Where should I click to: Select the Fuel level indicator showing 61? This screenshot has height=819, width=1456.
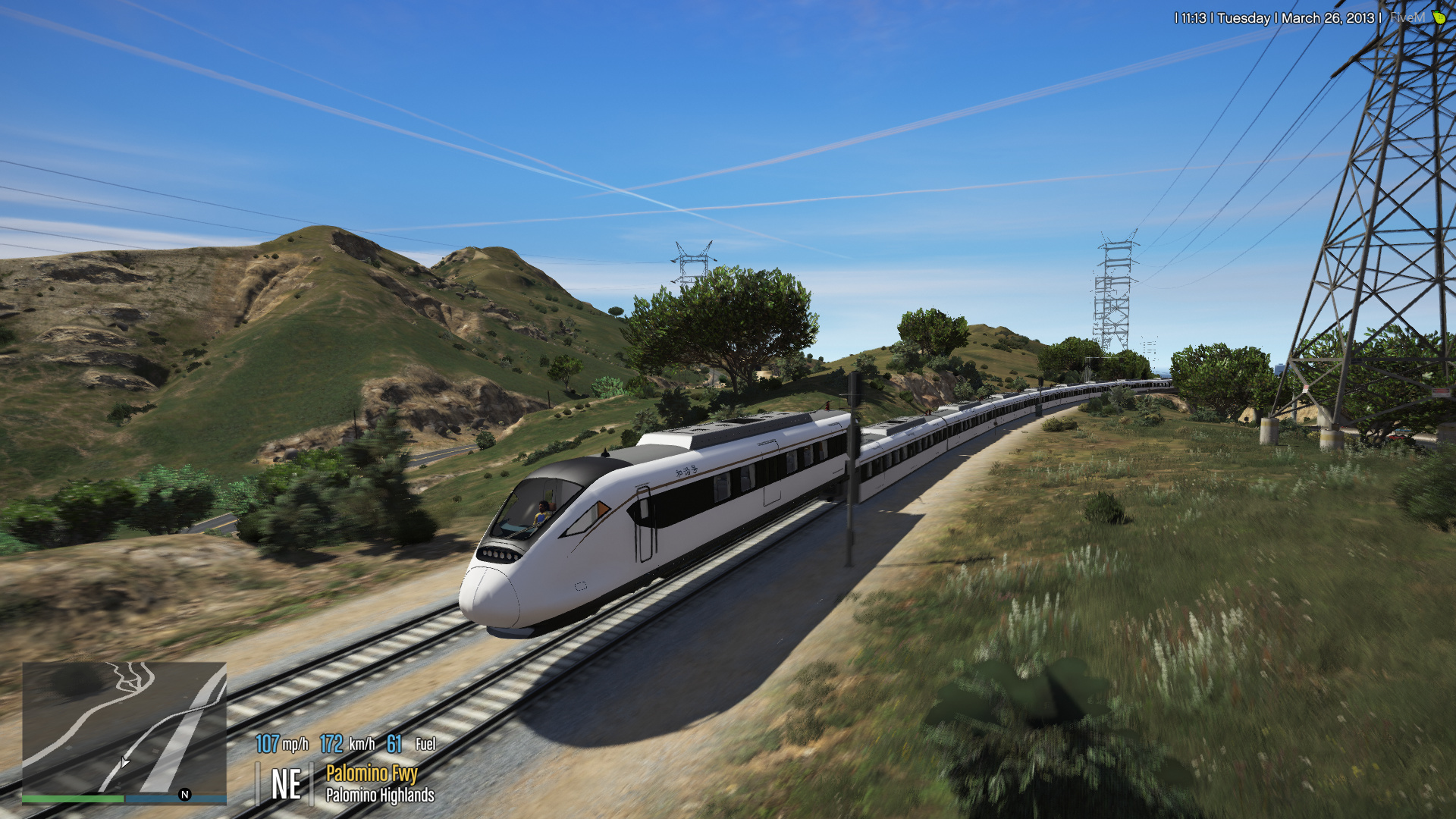(x=394, y=744)
